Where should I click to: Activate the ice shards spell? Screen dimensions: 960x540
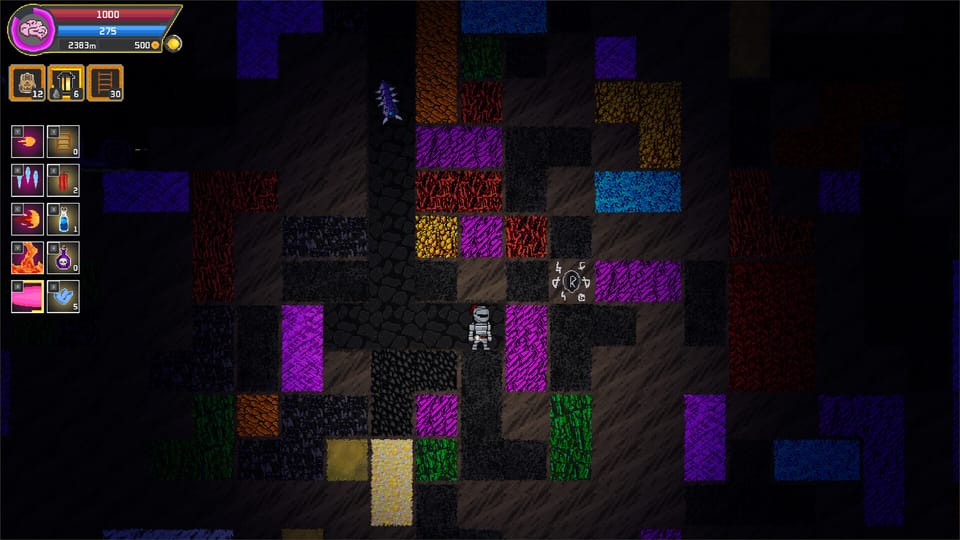27,179
